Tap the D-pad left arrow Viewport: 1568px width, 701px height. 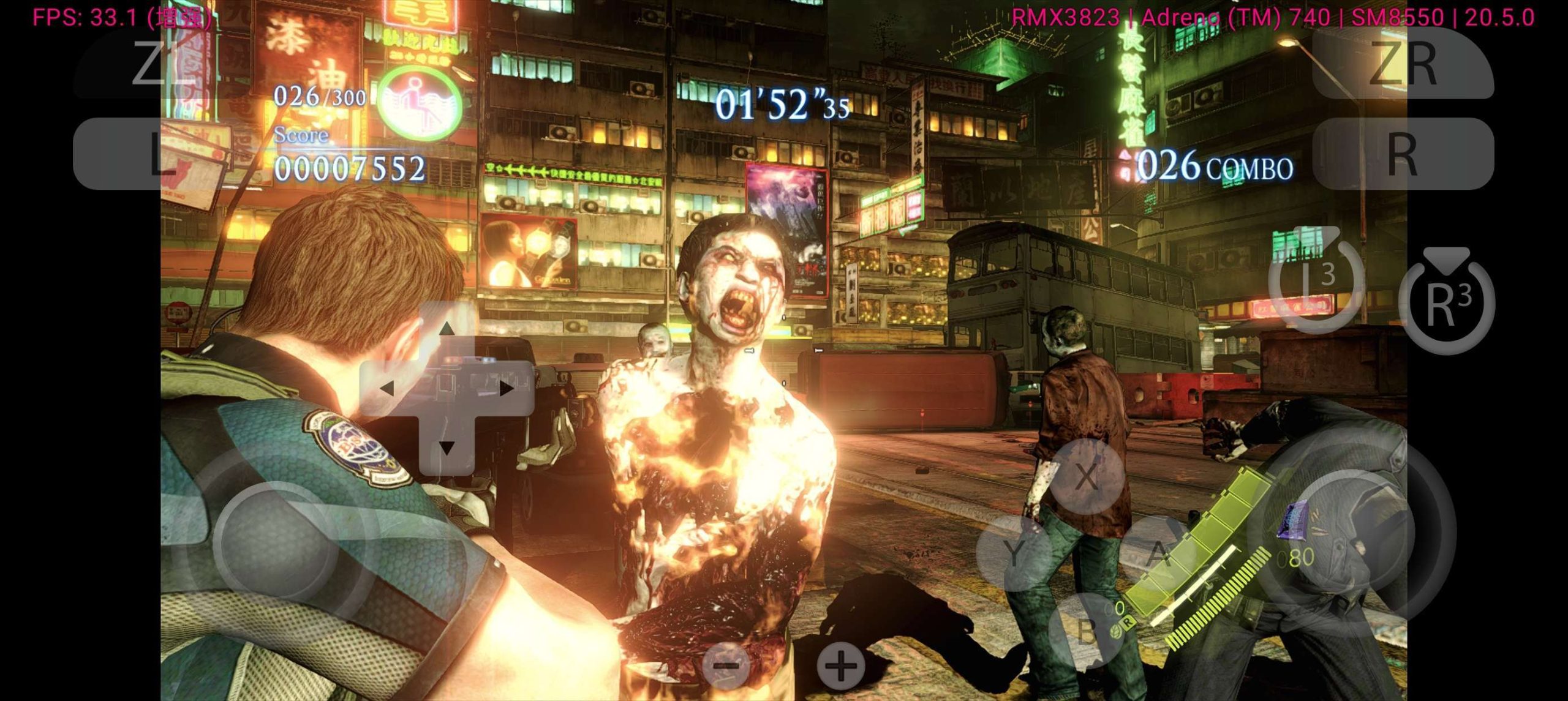pos(386,388)
